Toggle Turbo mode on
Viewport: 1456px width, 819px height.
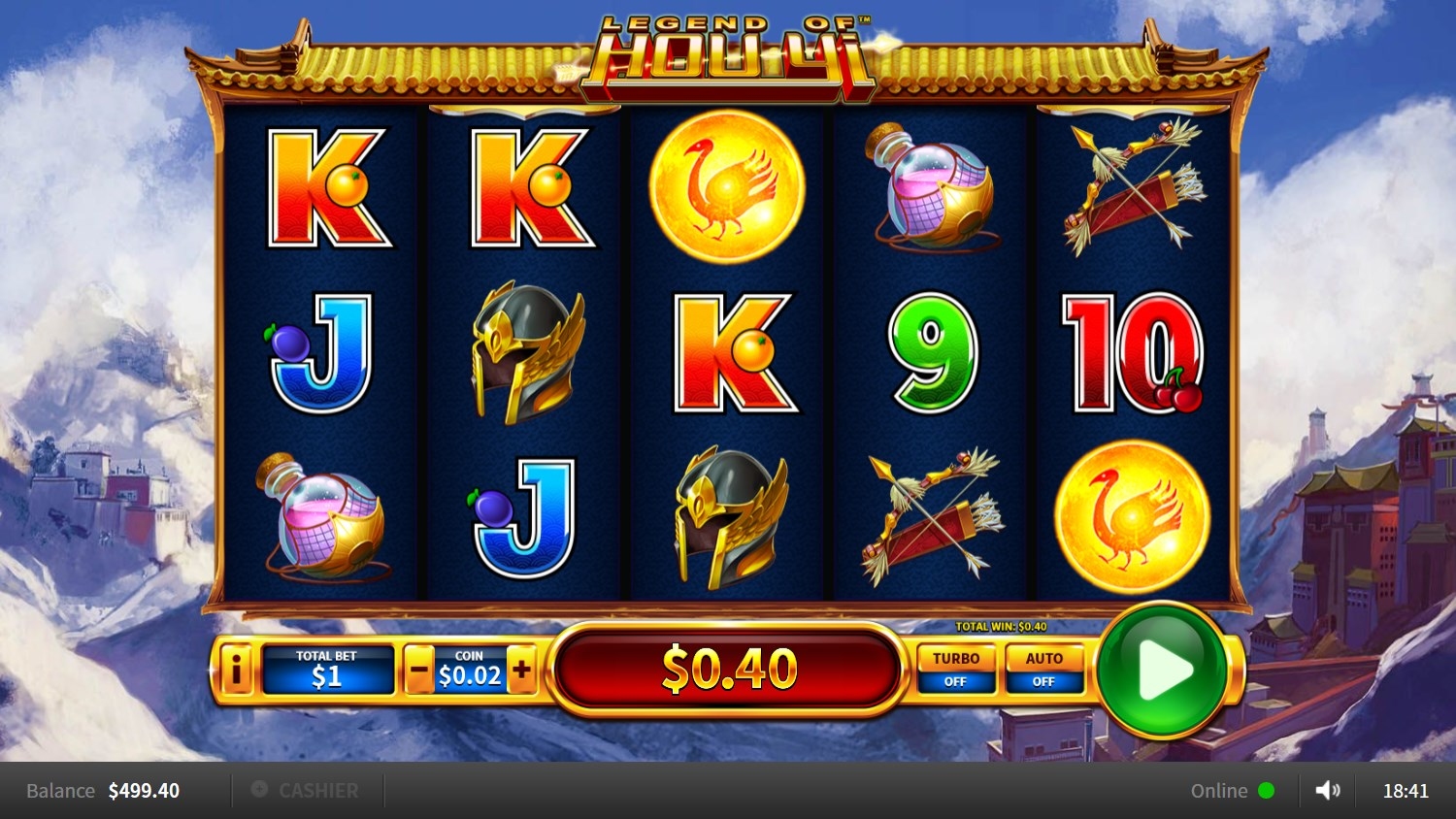pyautogui.click(x=956, y=670)
